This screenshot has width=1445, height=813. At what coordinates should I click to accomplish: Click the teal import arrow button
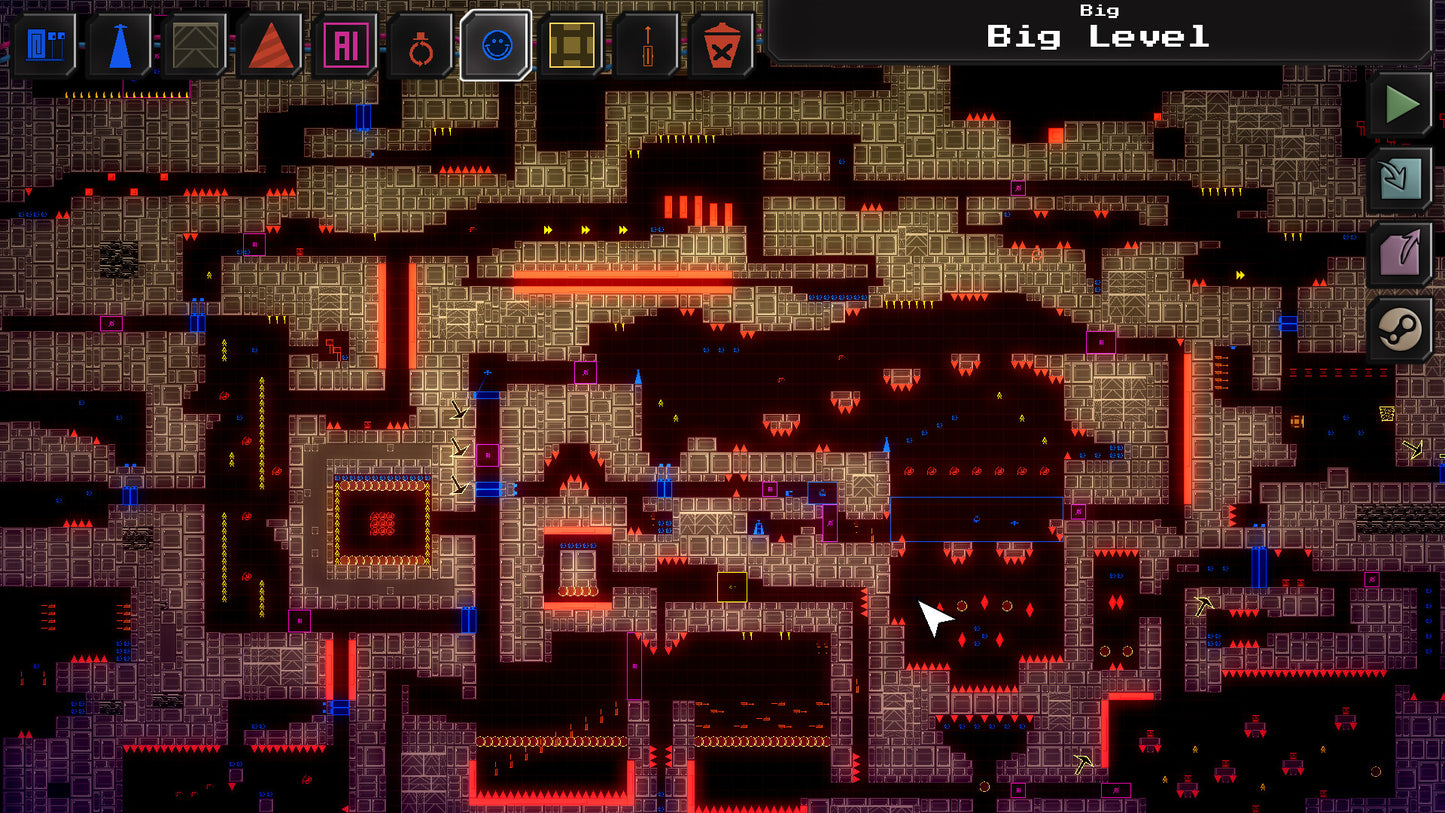1400,179
